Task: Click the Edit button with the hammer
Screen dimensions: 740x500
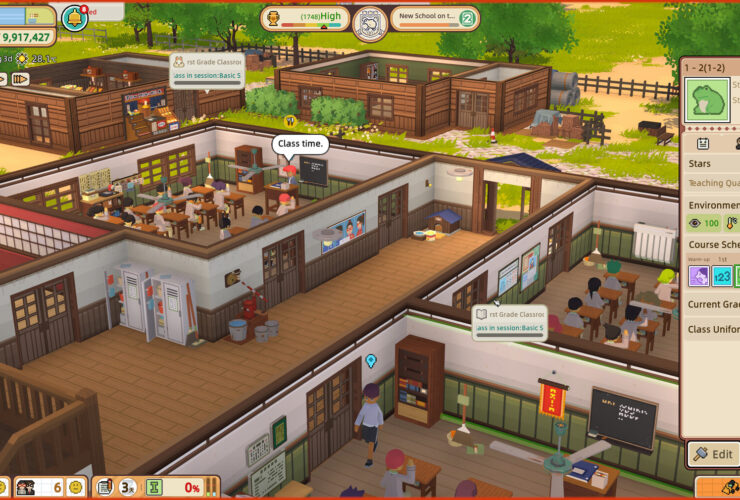Action: (712, 454)
